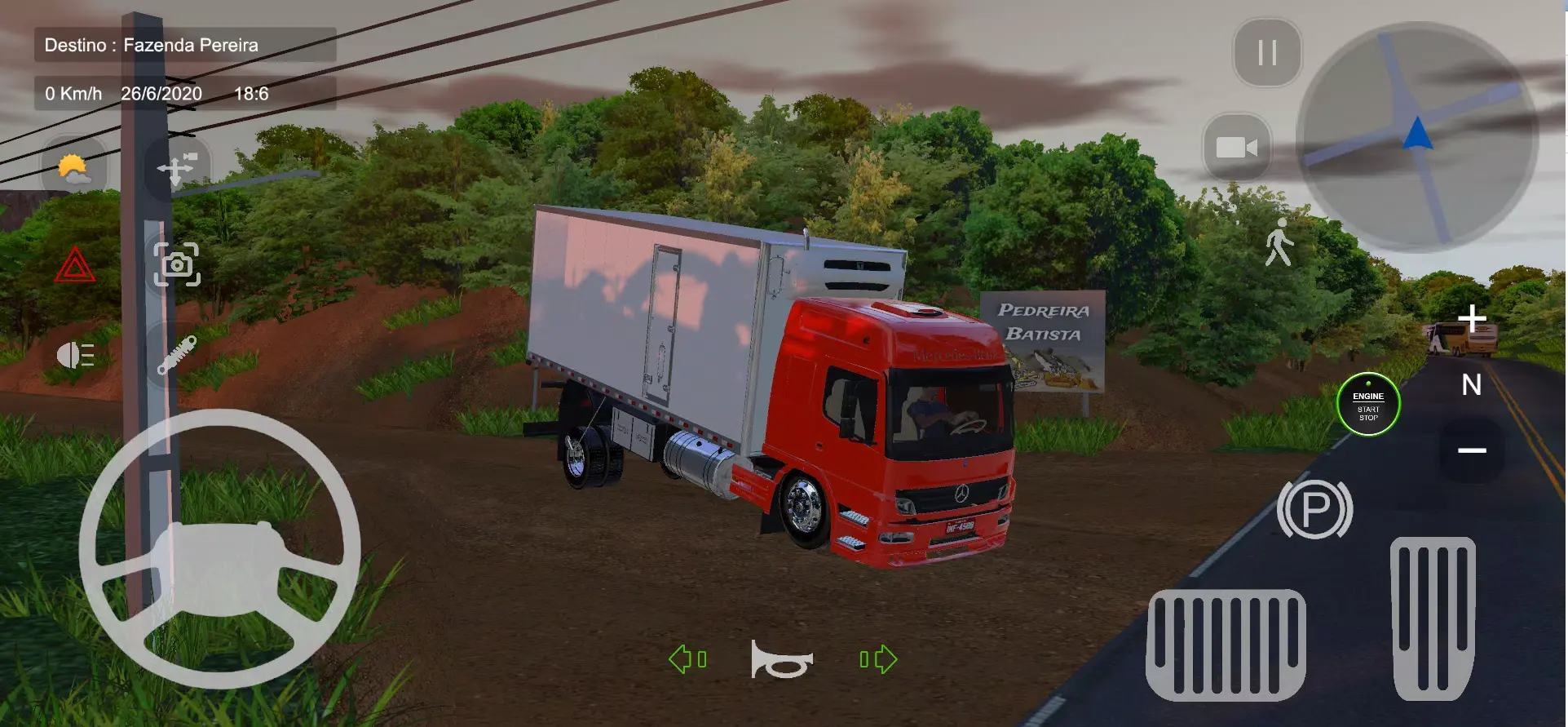Open the pause menu
Screen dimensions: 1568x727
[1266, 54]
